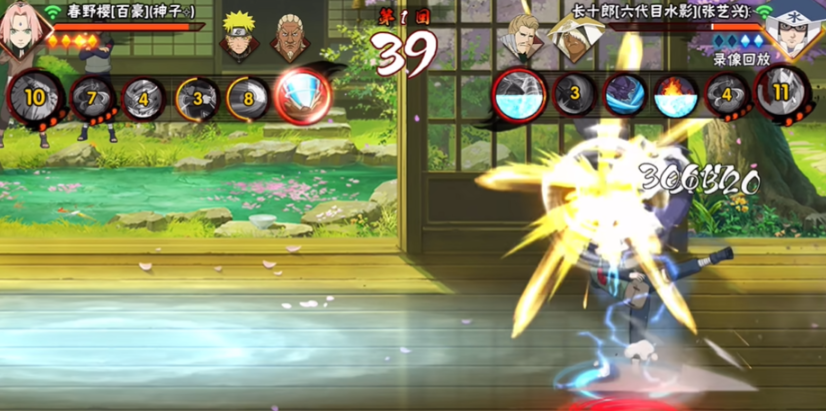Image resolution: width=826 pixels, height=411 pixels.
Task: Activate Chojuro's skill showing 11 cooldown
Action: 781,97
